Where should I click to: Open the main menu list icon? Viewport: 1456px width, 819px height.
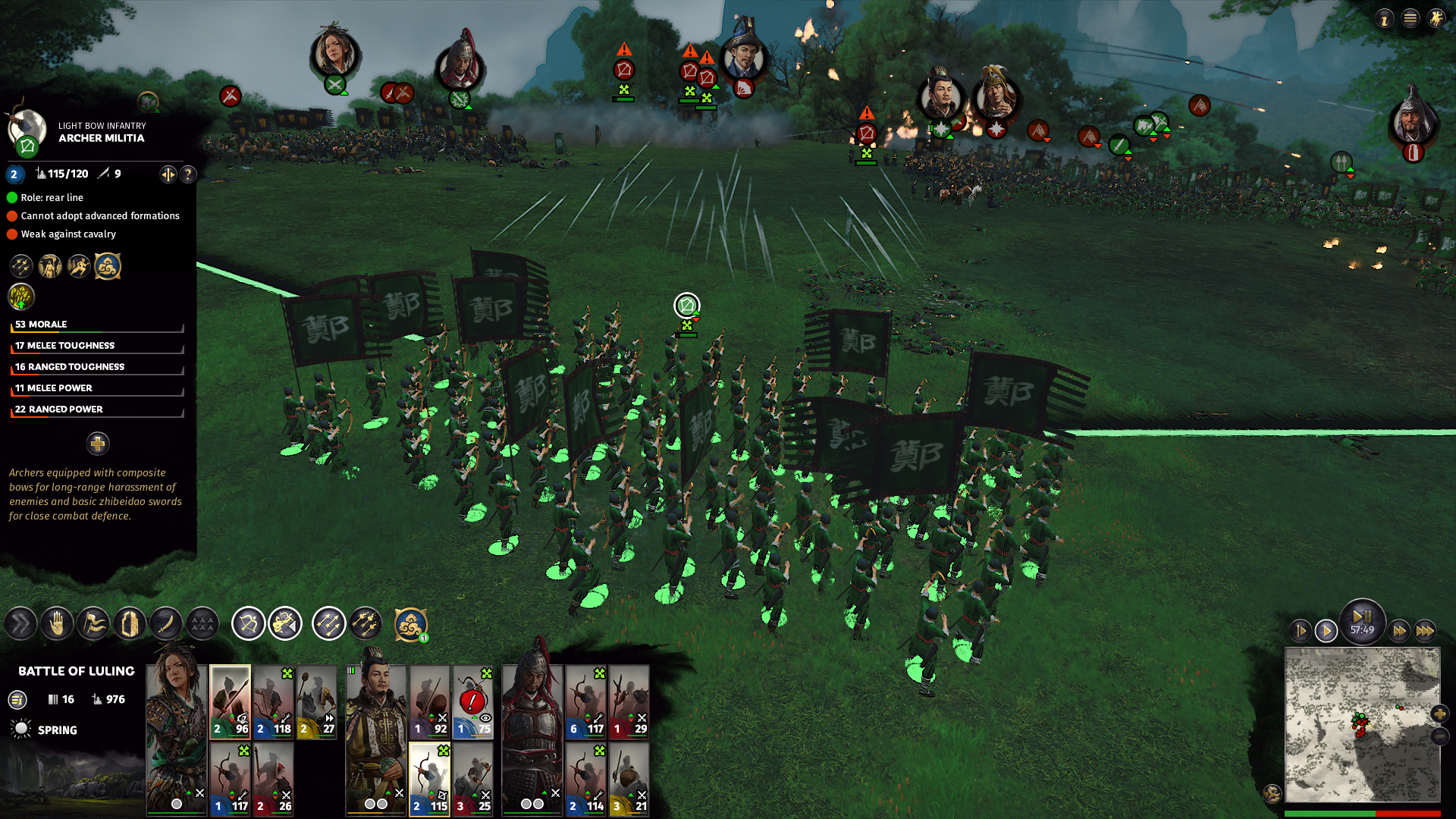1410,19
